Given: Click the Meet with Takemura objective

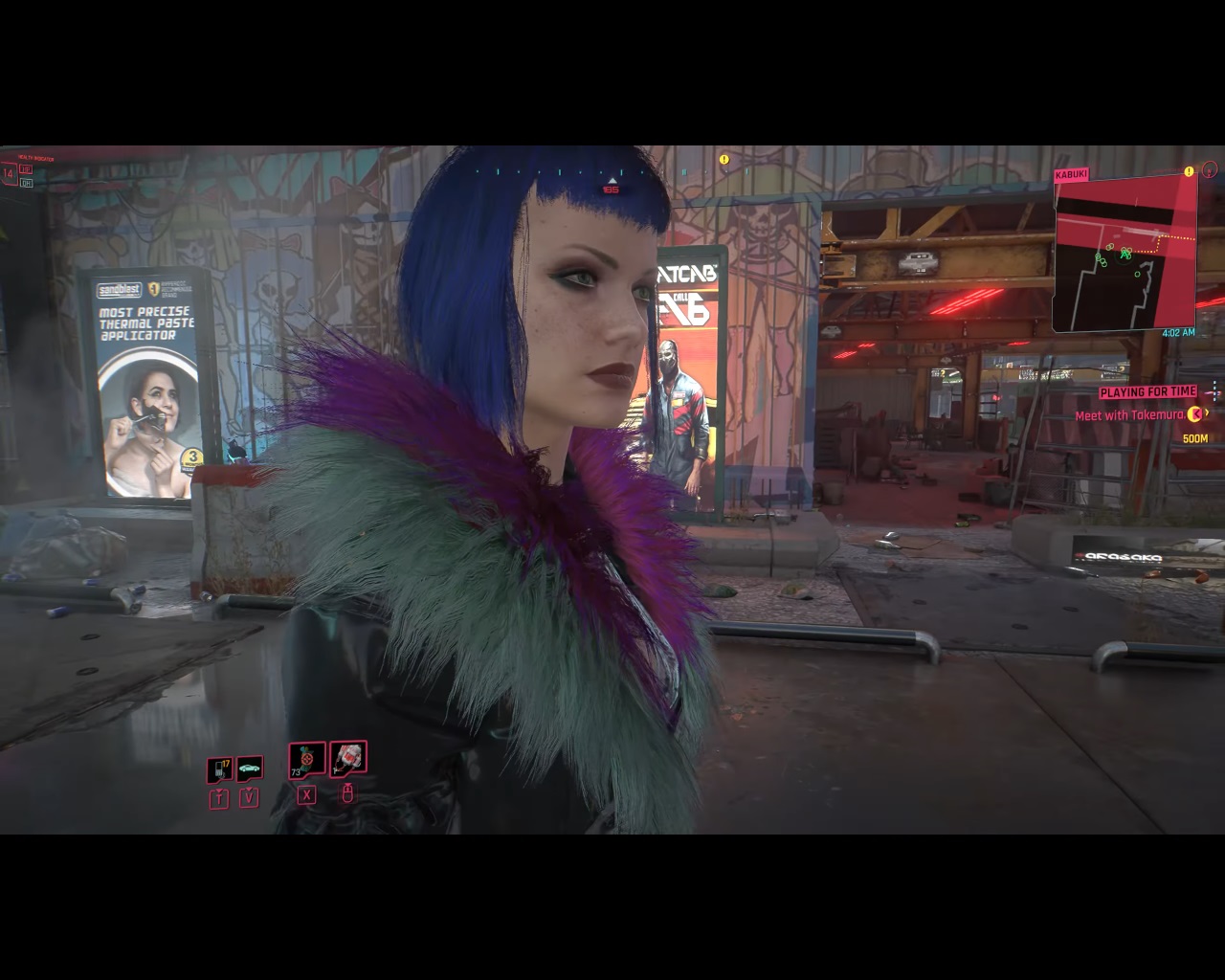Looking at the screenshot, I should (1129, 415).
